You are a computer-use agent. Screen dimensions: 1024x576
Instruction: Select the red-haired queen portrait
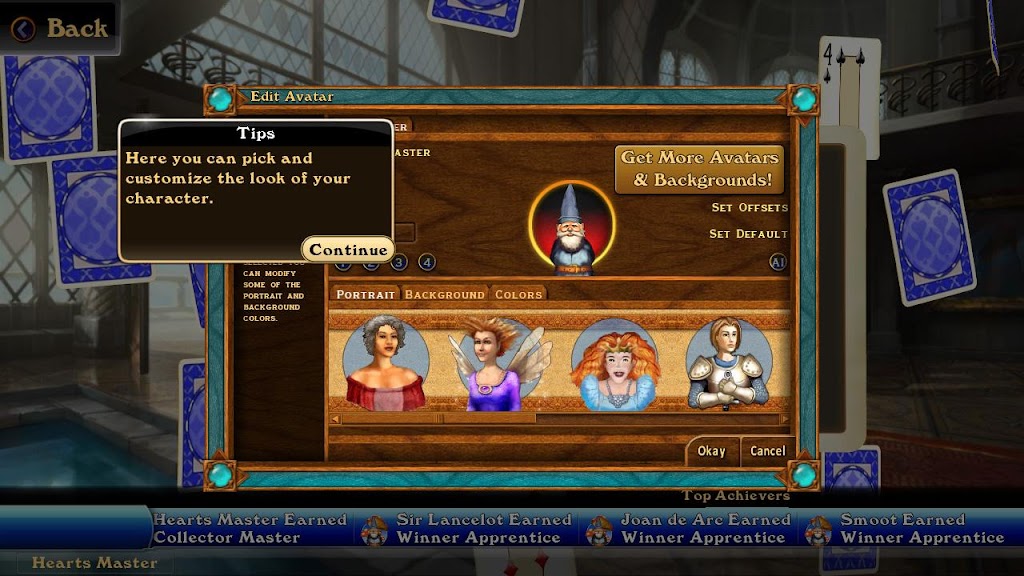pos(614,362)
